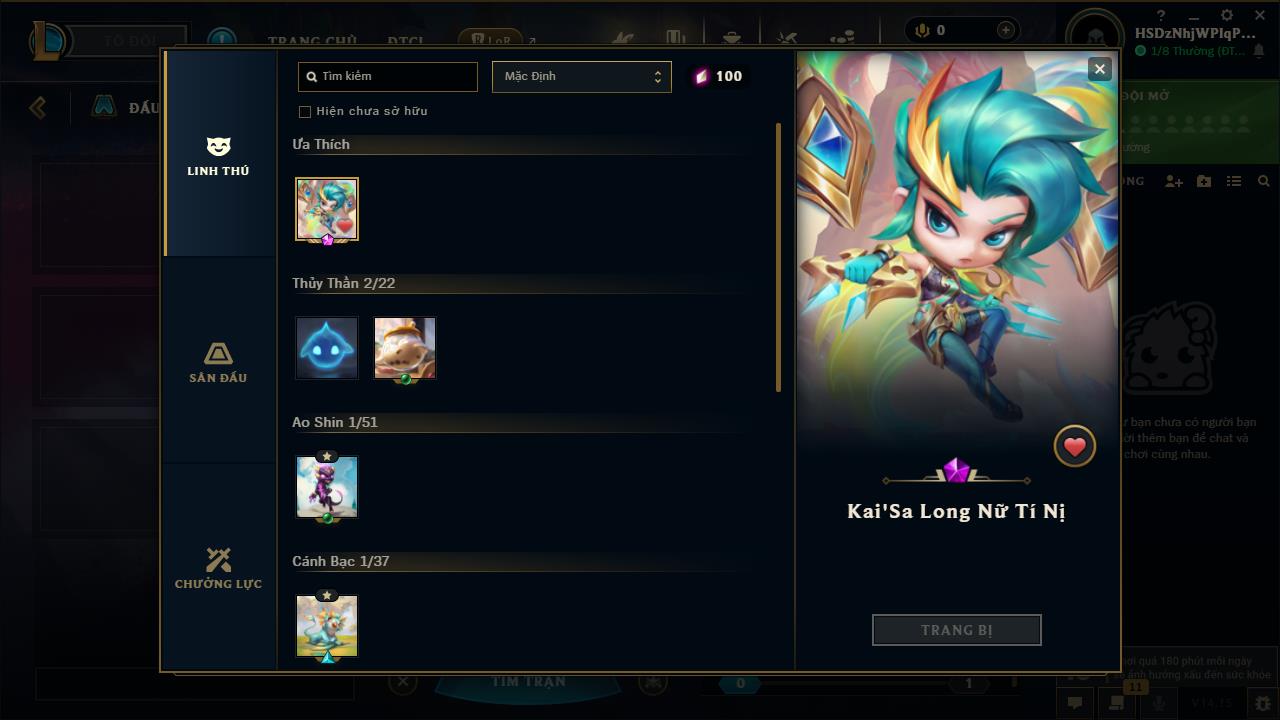
Task: Close the Linh Thú selection dialog
Action: (x=1099, y=69)
